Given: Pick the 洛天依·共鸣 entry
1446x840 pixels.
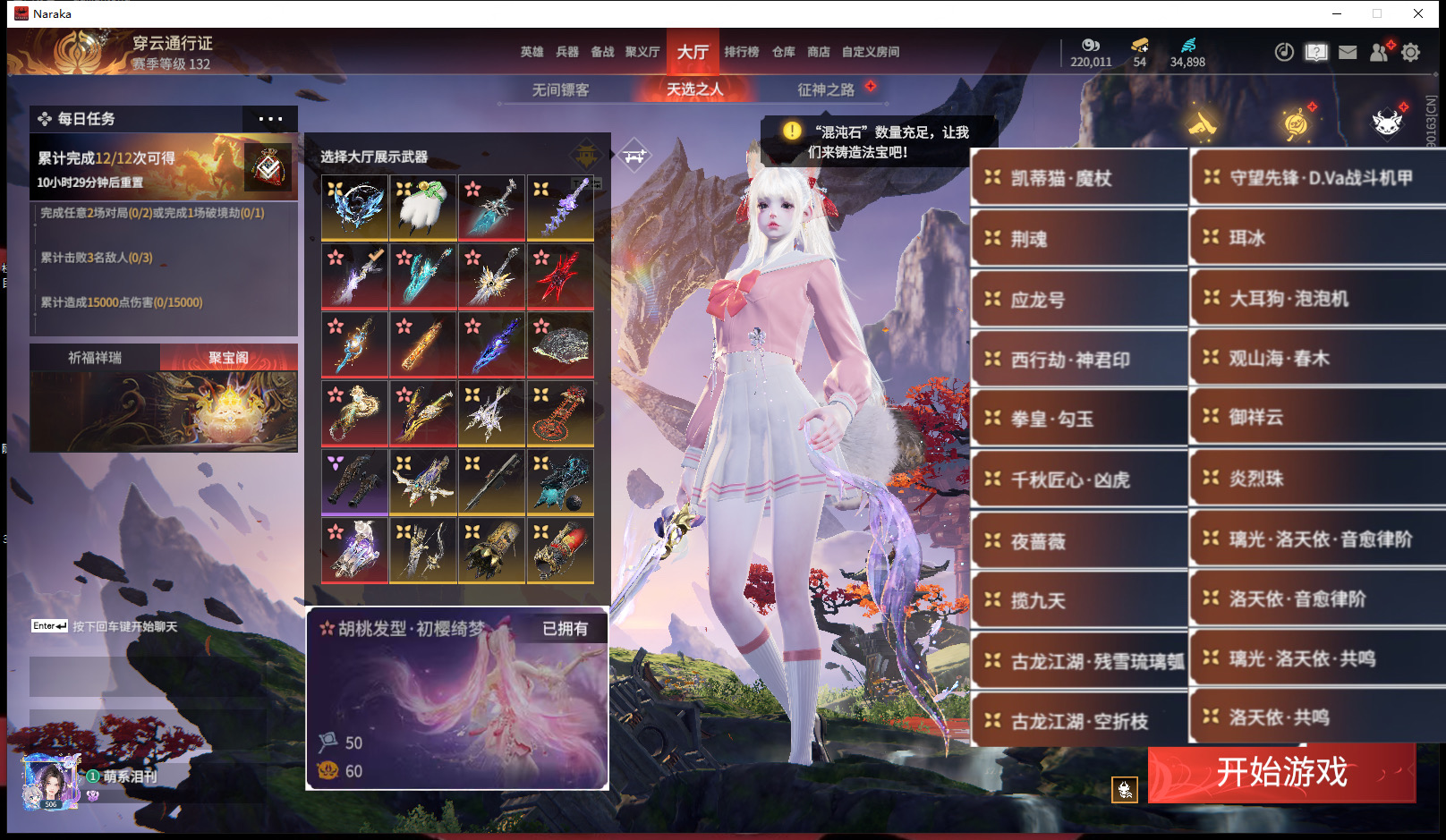Looking at the screenshot, I should pos(1317,717).
